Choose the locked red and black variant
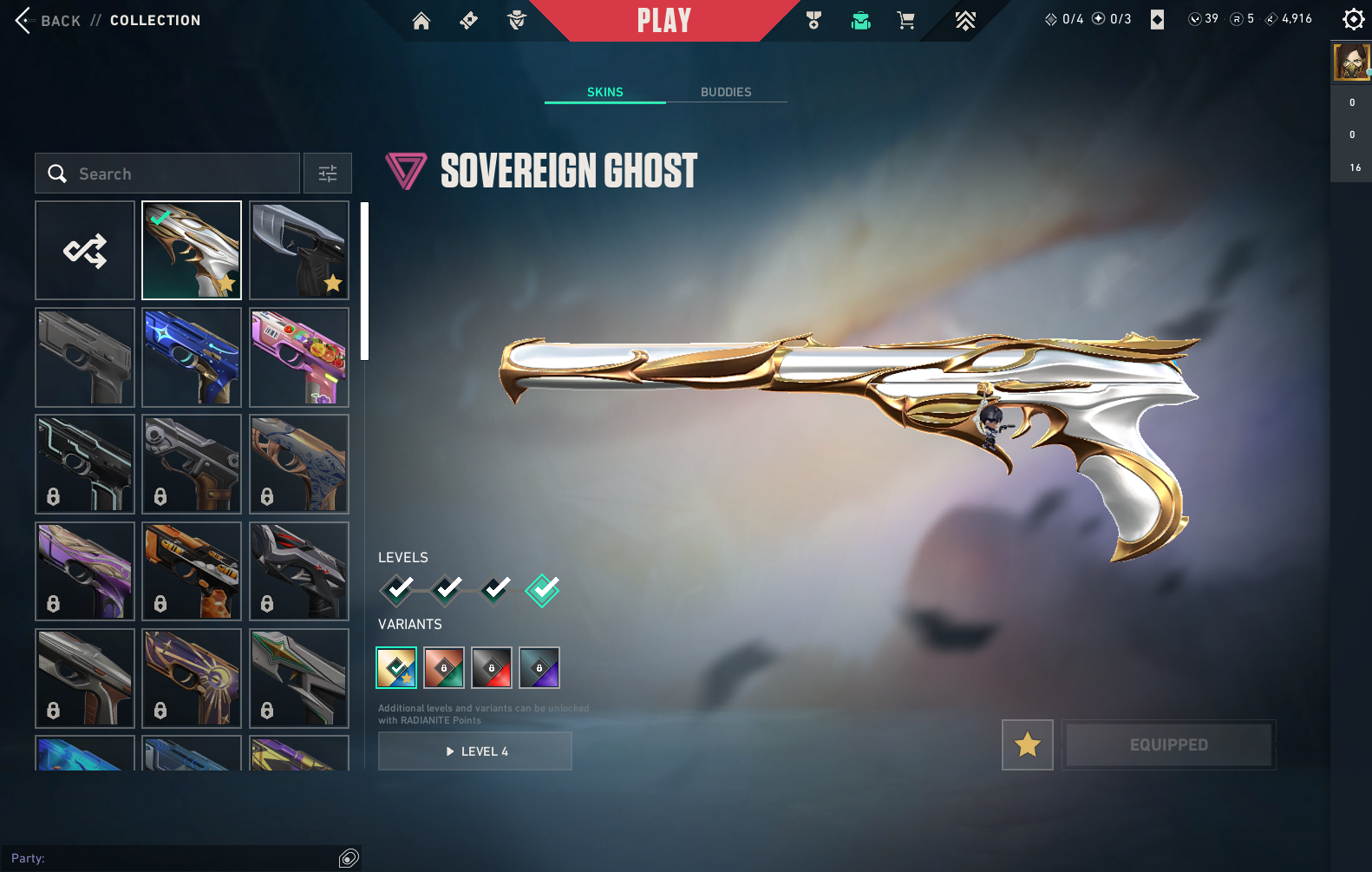The width and height of the screenshot is (1372, 872). pyautogui.click(x=492, y=667)
